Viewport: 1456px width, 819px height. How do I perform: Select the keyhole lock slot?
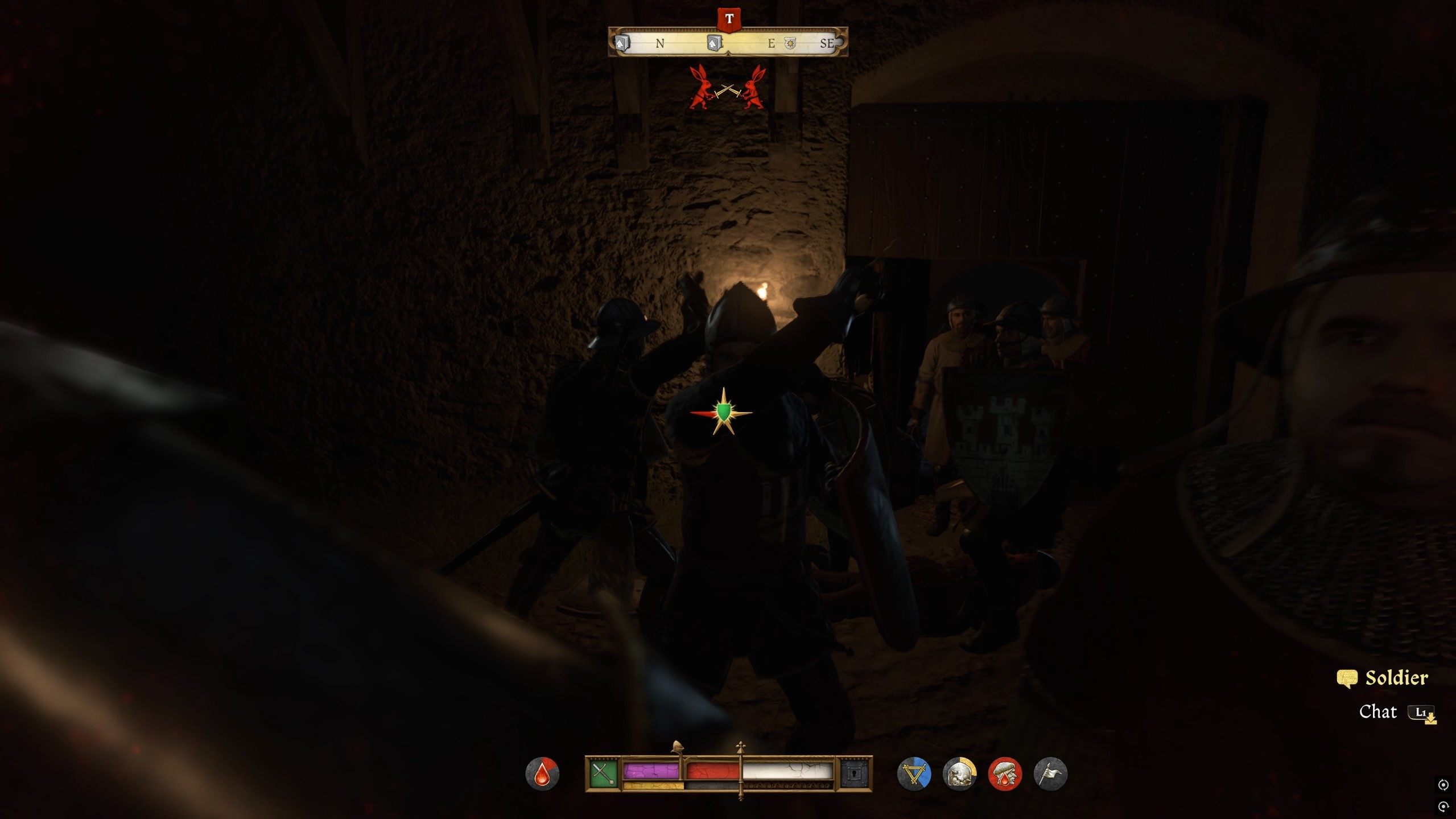[x=855, y=774]
